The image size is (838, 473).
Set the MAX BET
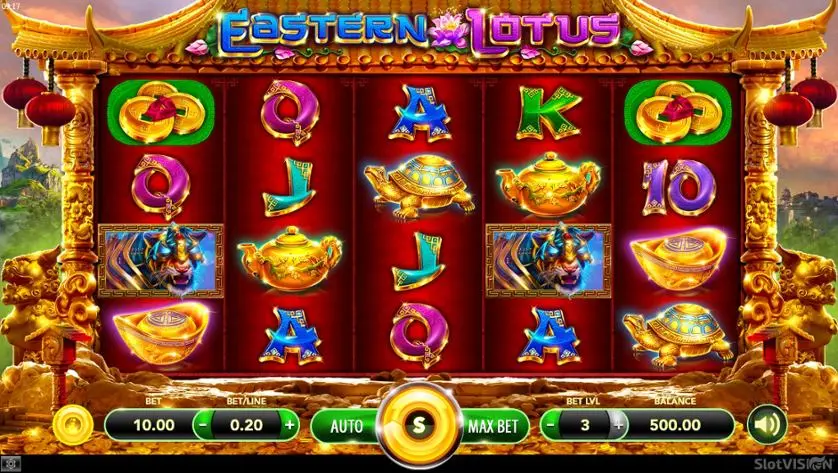[x=493, y=425]
